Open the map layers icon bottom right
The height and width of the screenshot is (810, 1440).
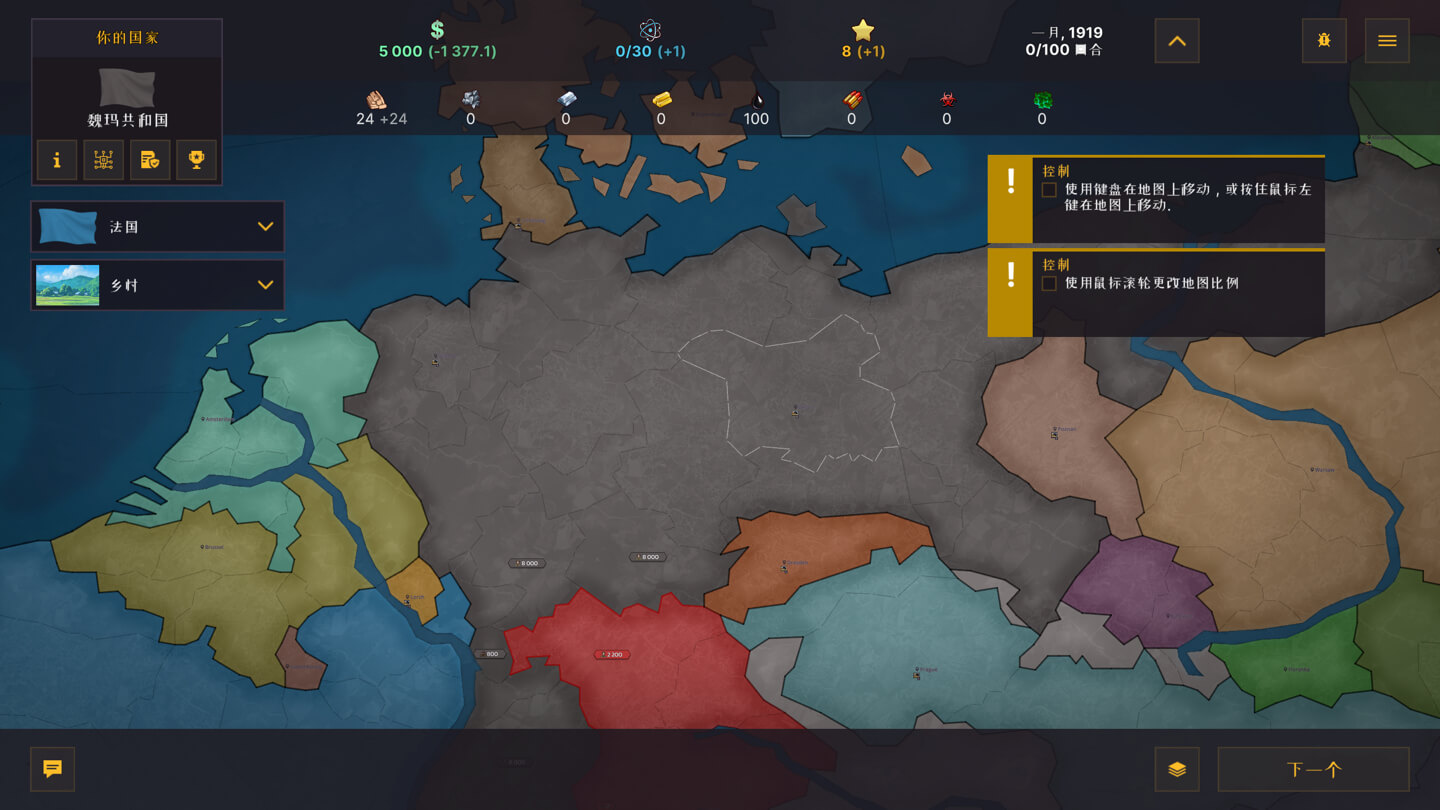tap(1177, 769)
